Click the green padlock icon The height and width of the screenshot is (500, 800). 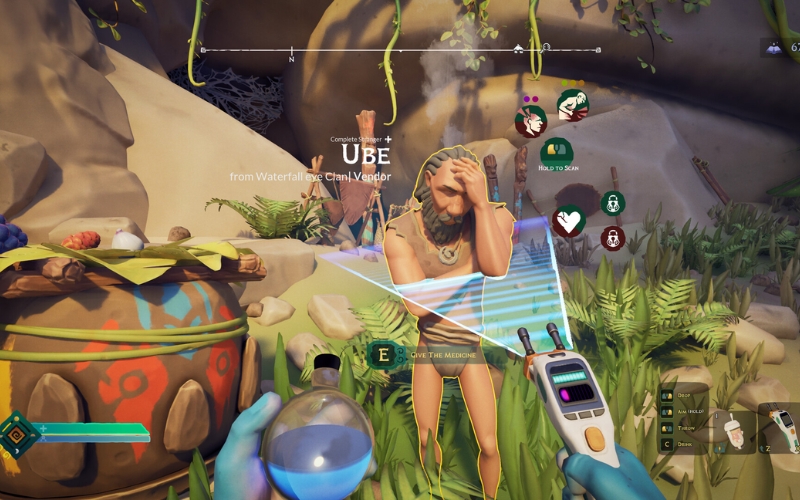tap(613, 204)
